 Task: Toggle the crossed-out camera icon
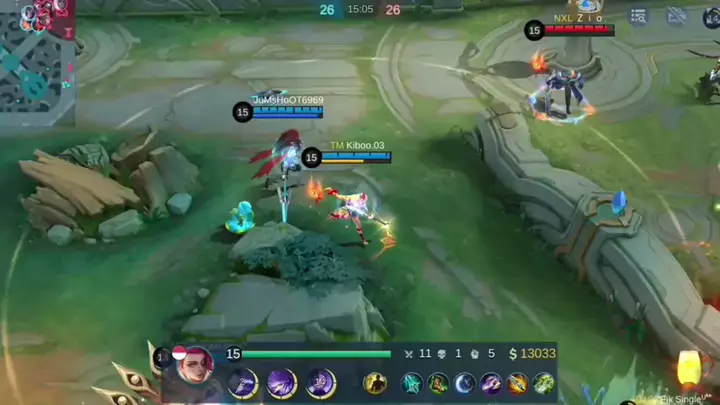[677, 16]
